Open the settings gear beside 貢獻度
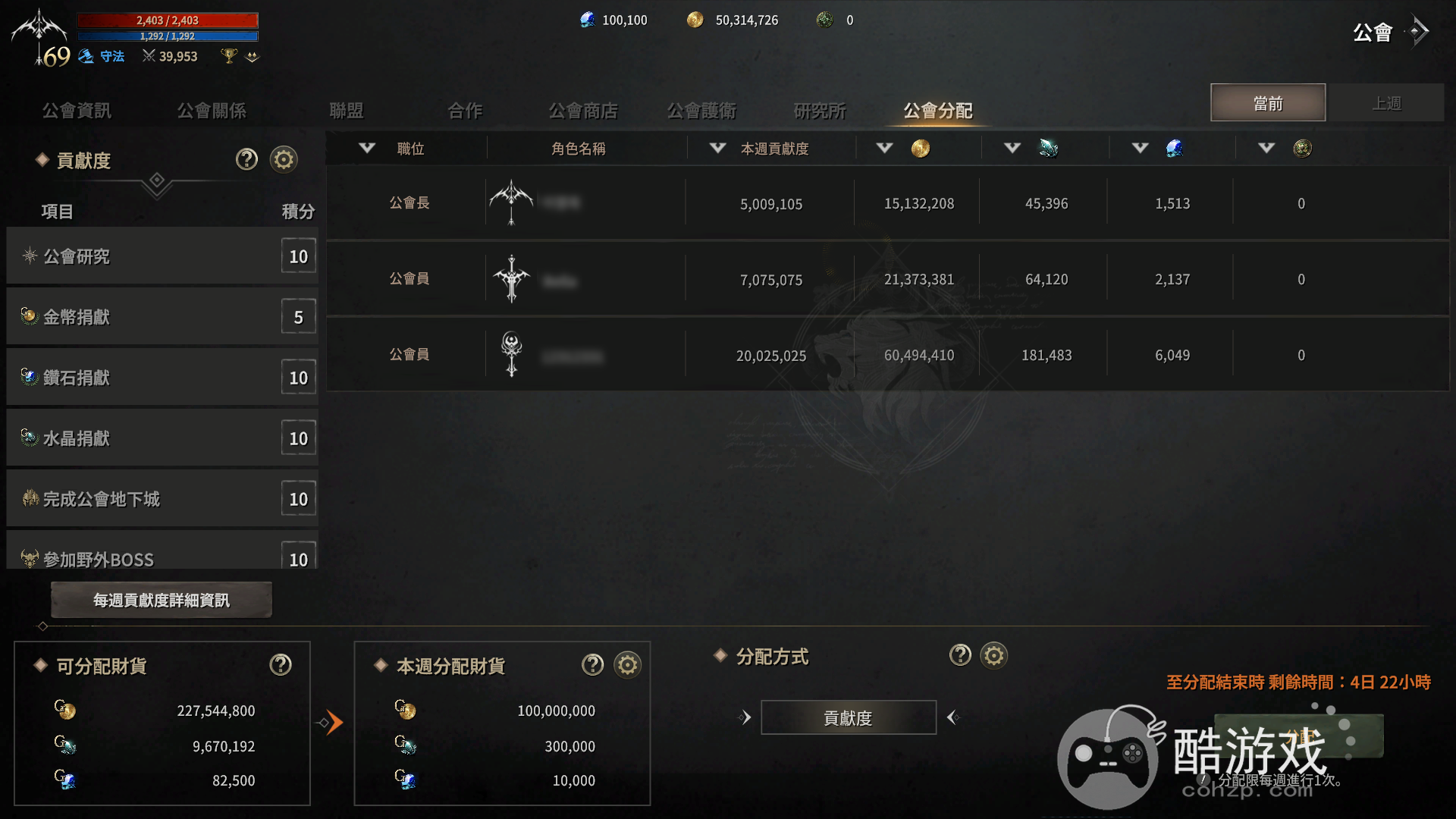Viewport: 1456px width, 819px height. coord(283,159)
